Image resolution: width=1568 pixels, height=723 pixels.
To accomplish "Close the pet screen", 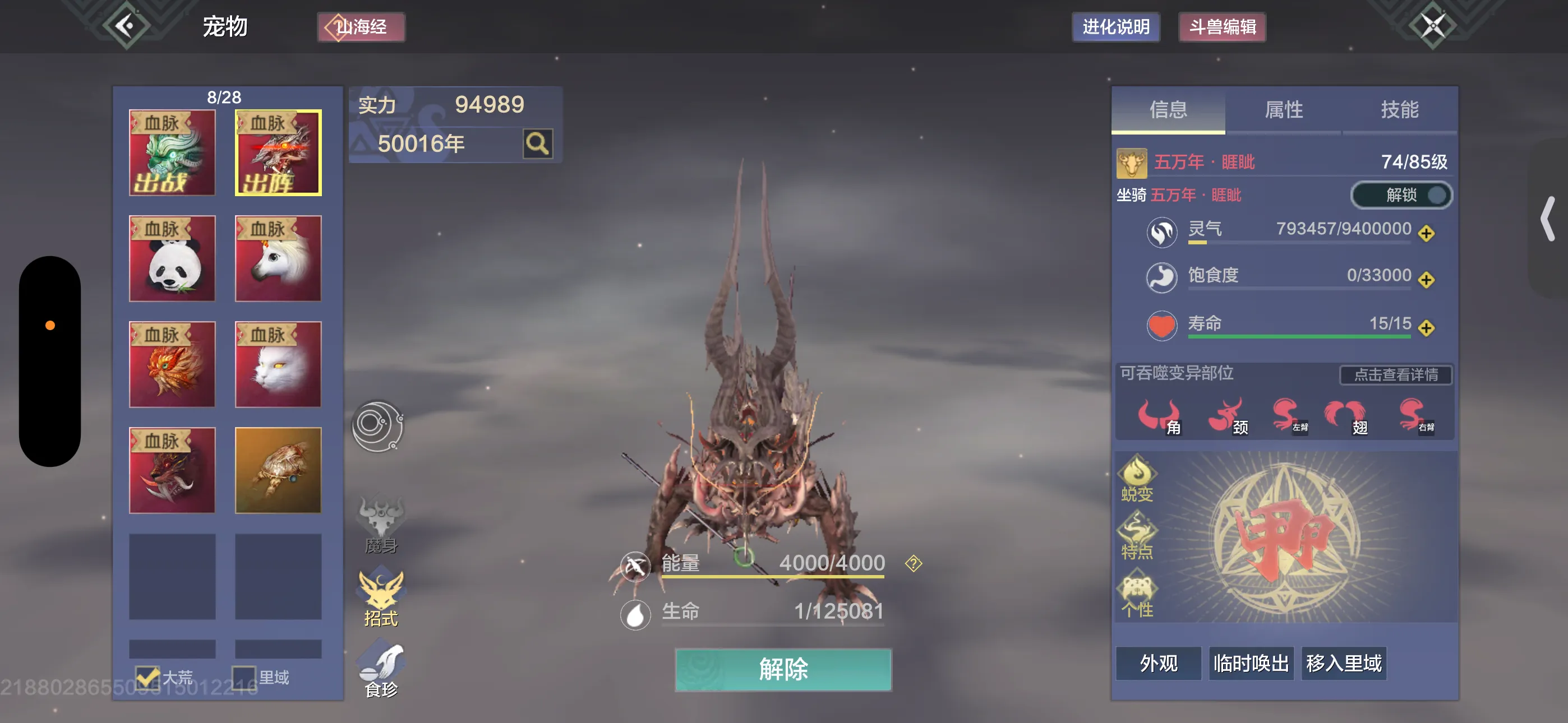I will pyautogui.click(x=1432, y=26).
